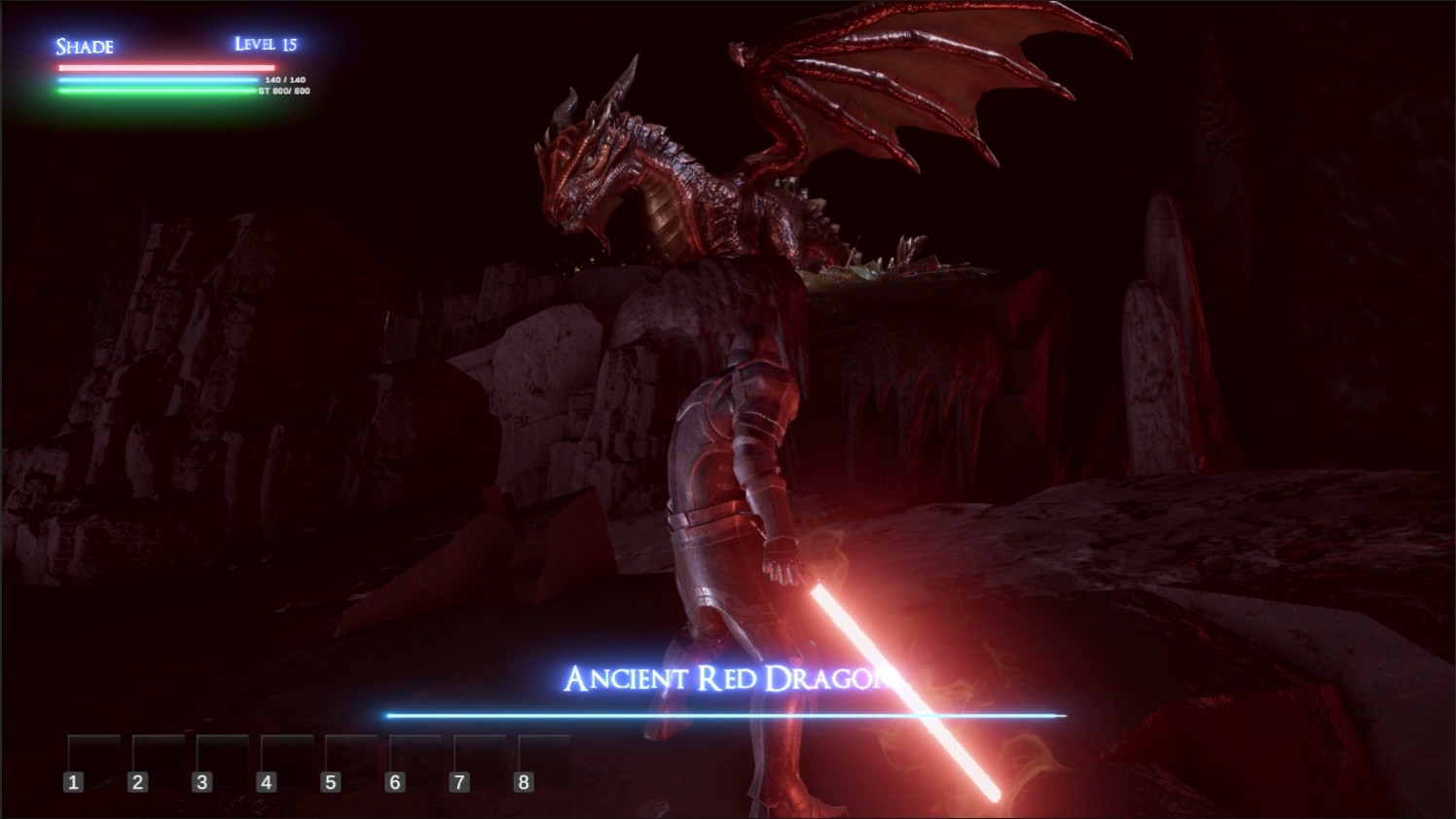This screenshot has width=1456, height=819.
Task: Click the Shade character name label
Action: coord(84,47)
